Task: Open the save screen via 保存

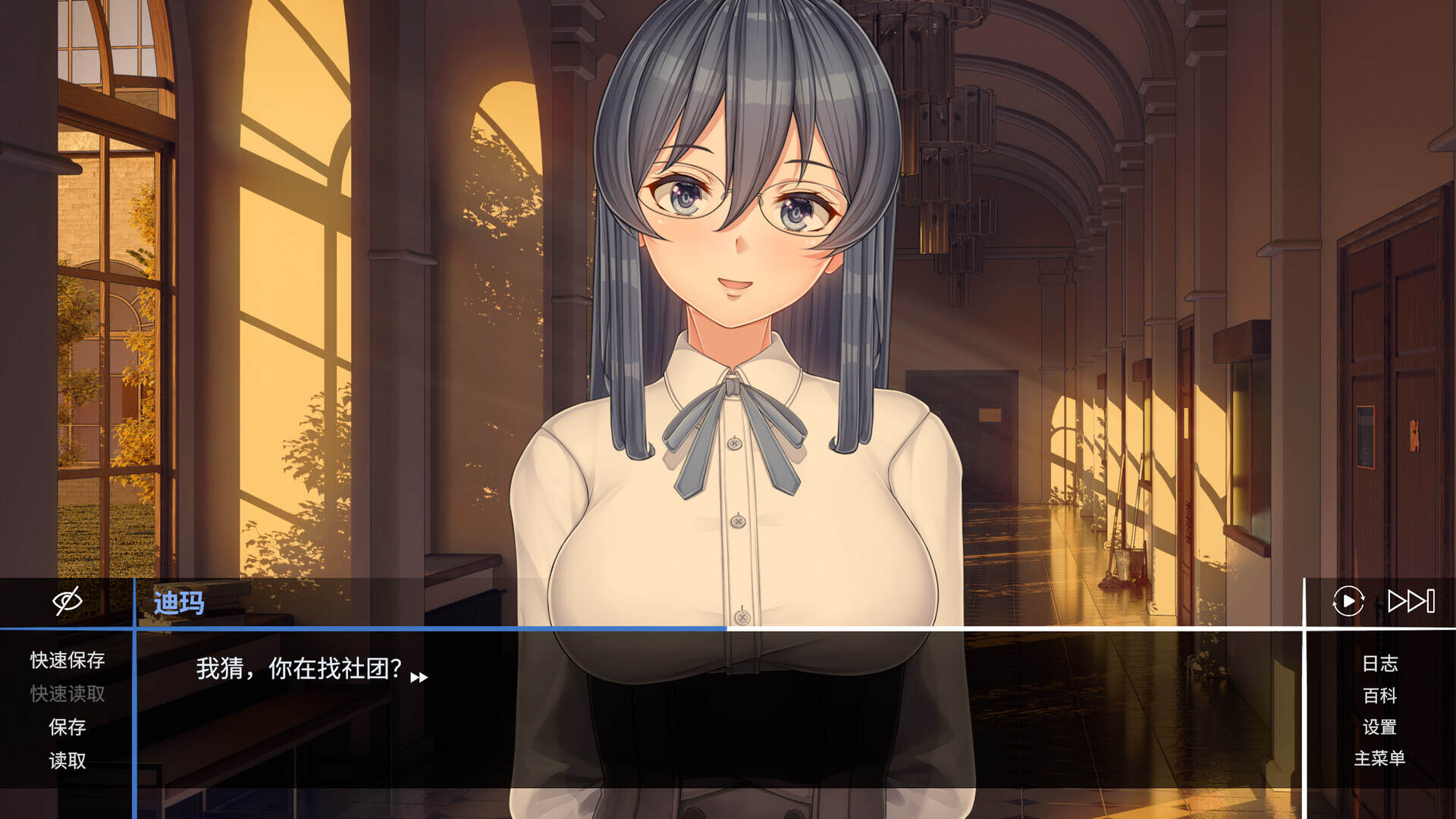Action: (x=67, y=728)
